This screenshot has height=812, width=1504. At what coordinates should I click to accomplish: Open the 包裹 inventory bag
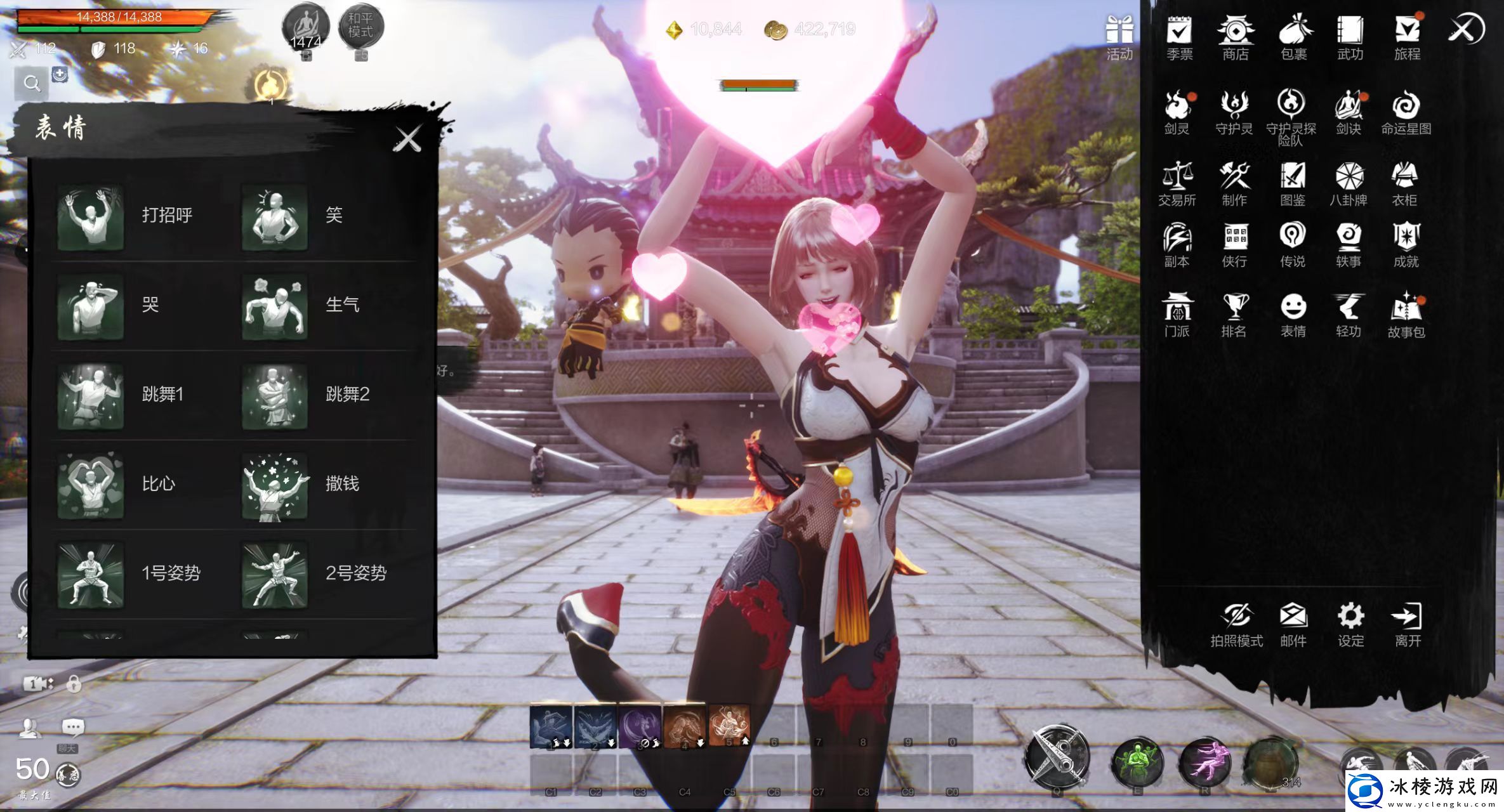(x=1293, y=37)
